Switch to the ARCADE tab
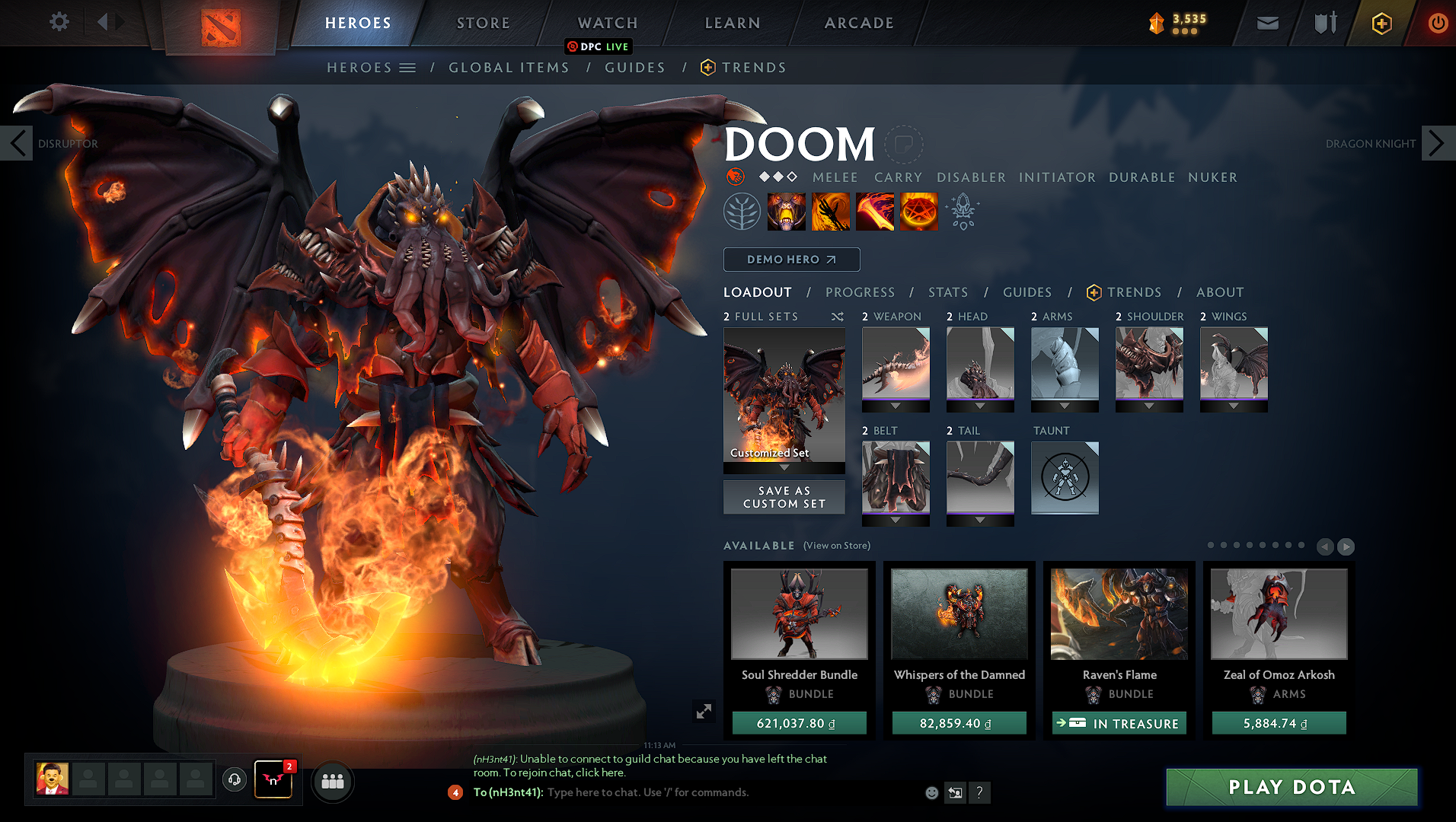The width and height of the screenshot is (1456, 822). tap(859, 23)
